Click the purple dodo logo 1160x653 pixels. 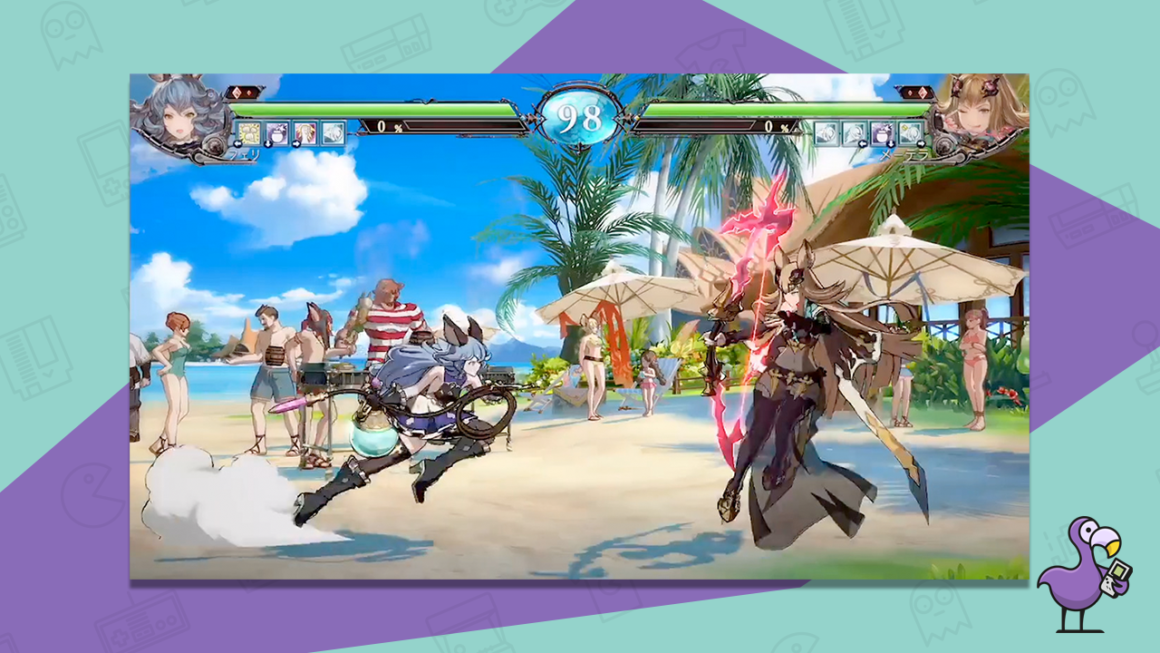pyautogui.click(x=1080, y=573)
